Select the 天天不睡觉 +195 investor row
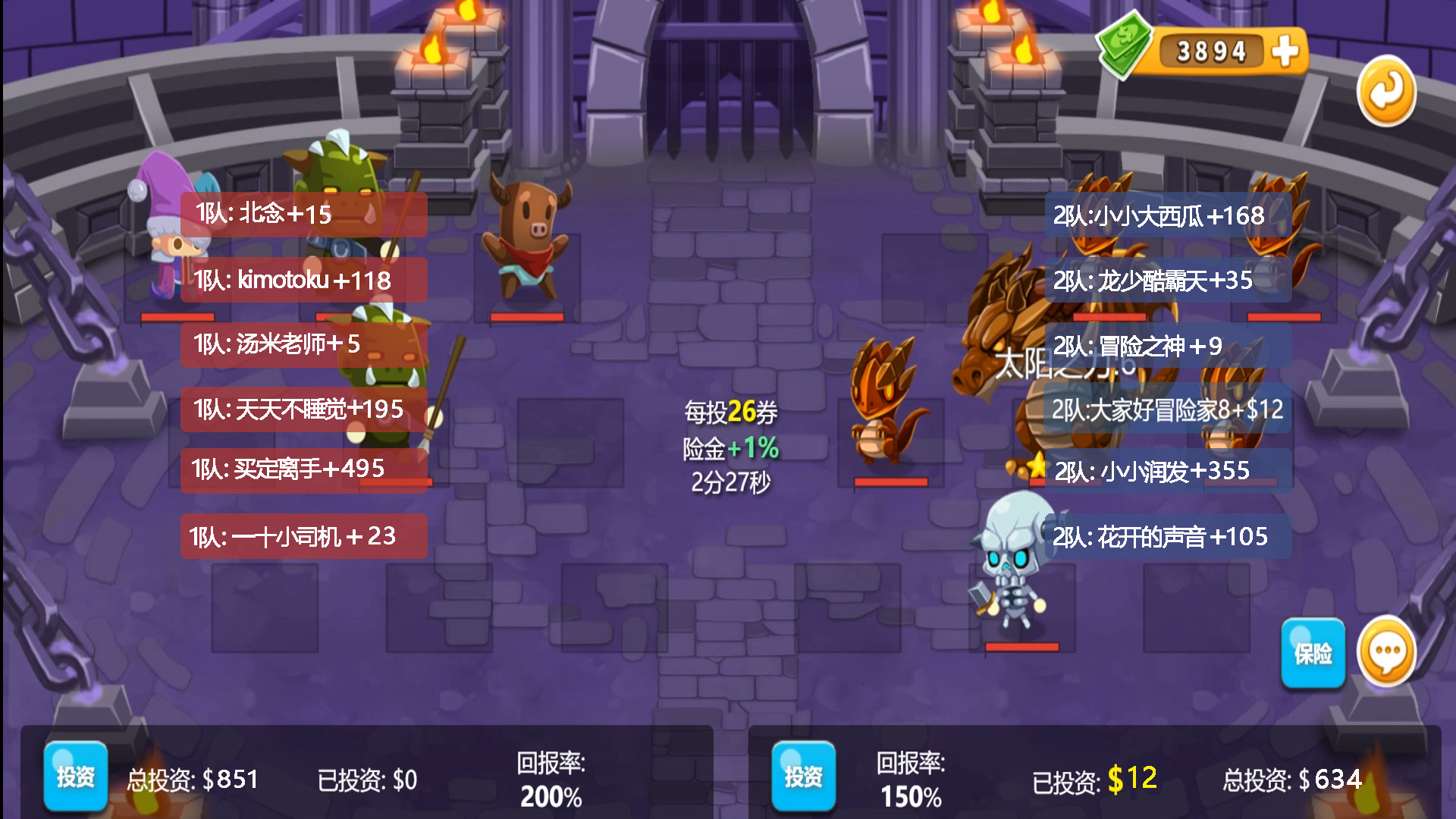The width and height of the screenshot is (1456, 819). pos(303,409)
